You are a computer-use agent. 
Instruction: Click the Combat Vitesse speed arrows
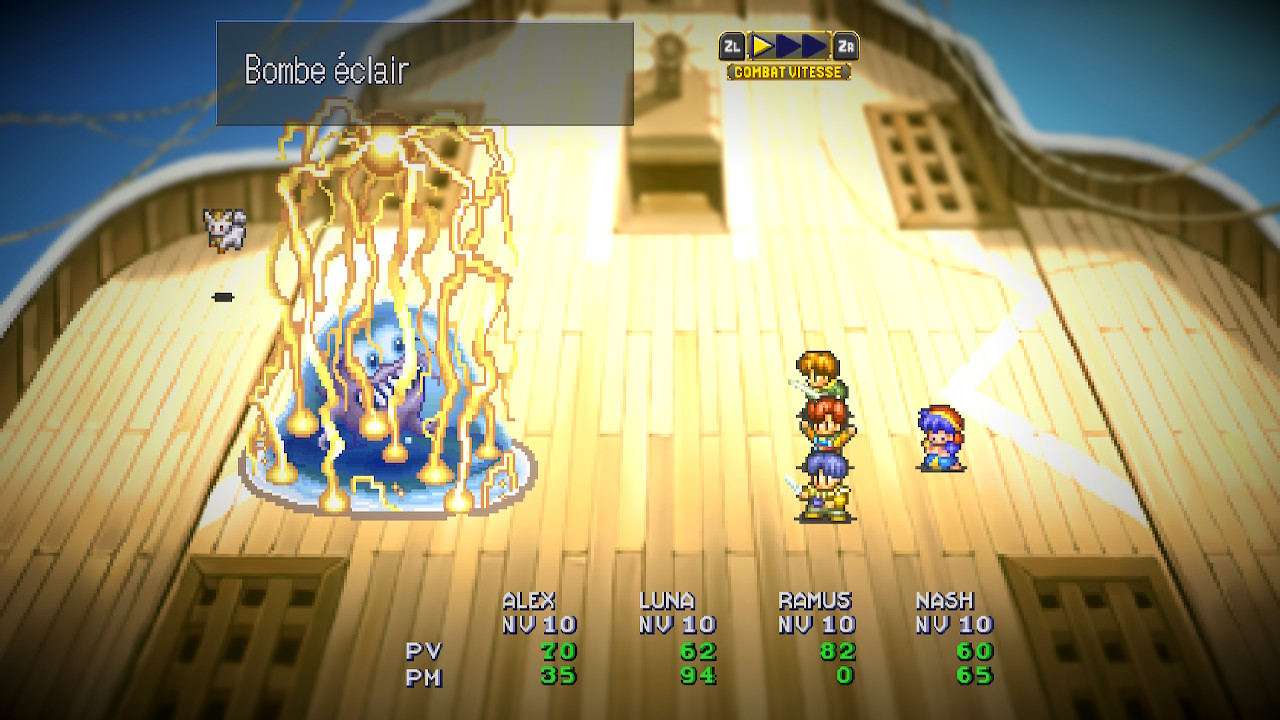pos(789,46)
